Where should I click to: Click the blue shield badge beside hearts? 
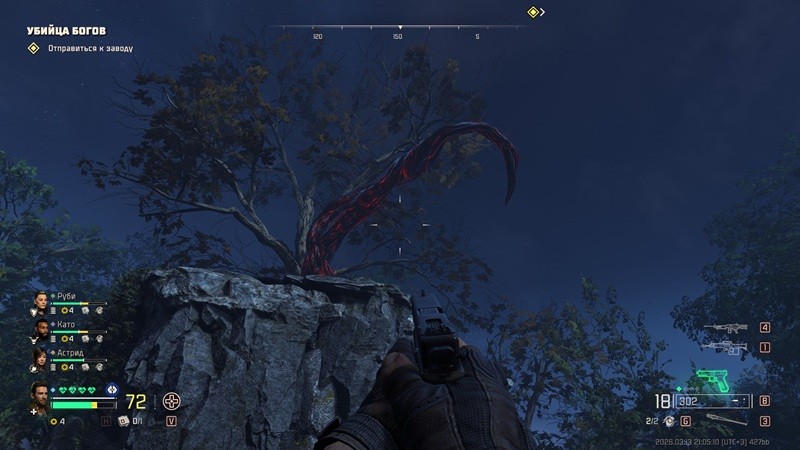(111, 389)
